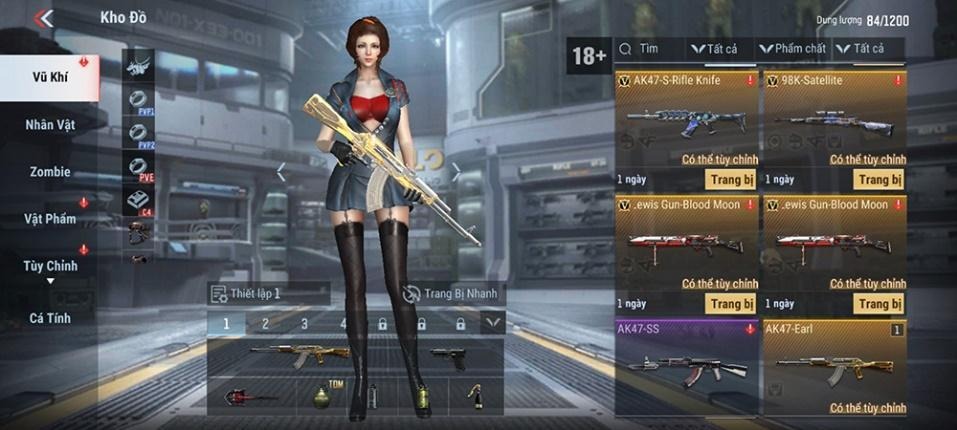Select the Zombie category
Image resolution: width=957 pixels, height=430 pixels.
click(x=50, y=172)
